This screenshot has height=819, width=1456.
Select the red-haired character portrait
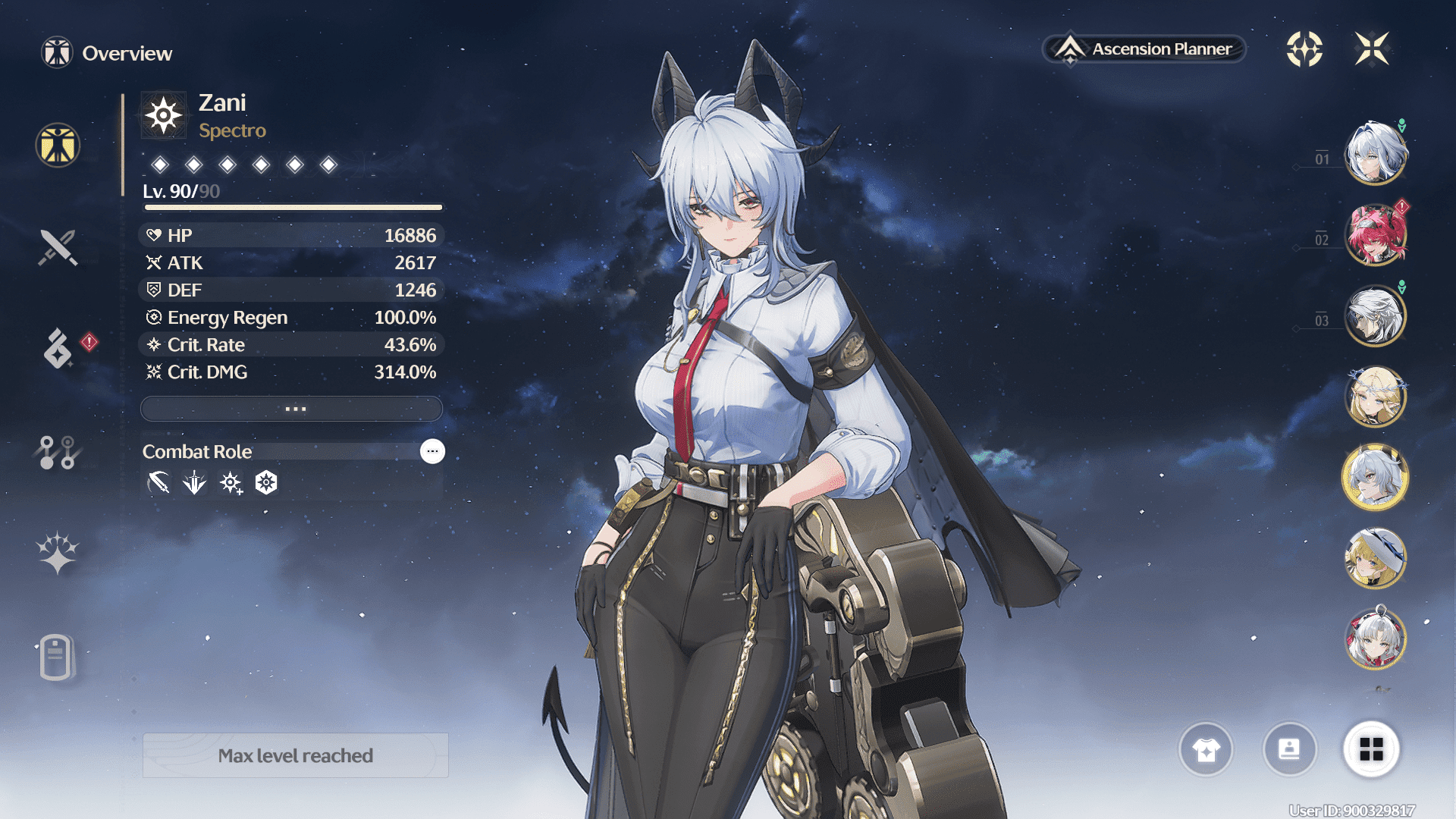click(1375, 235)
